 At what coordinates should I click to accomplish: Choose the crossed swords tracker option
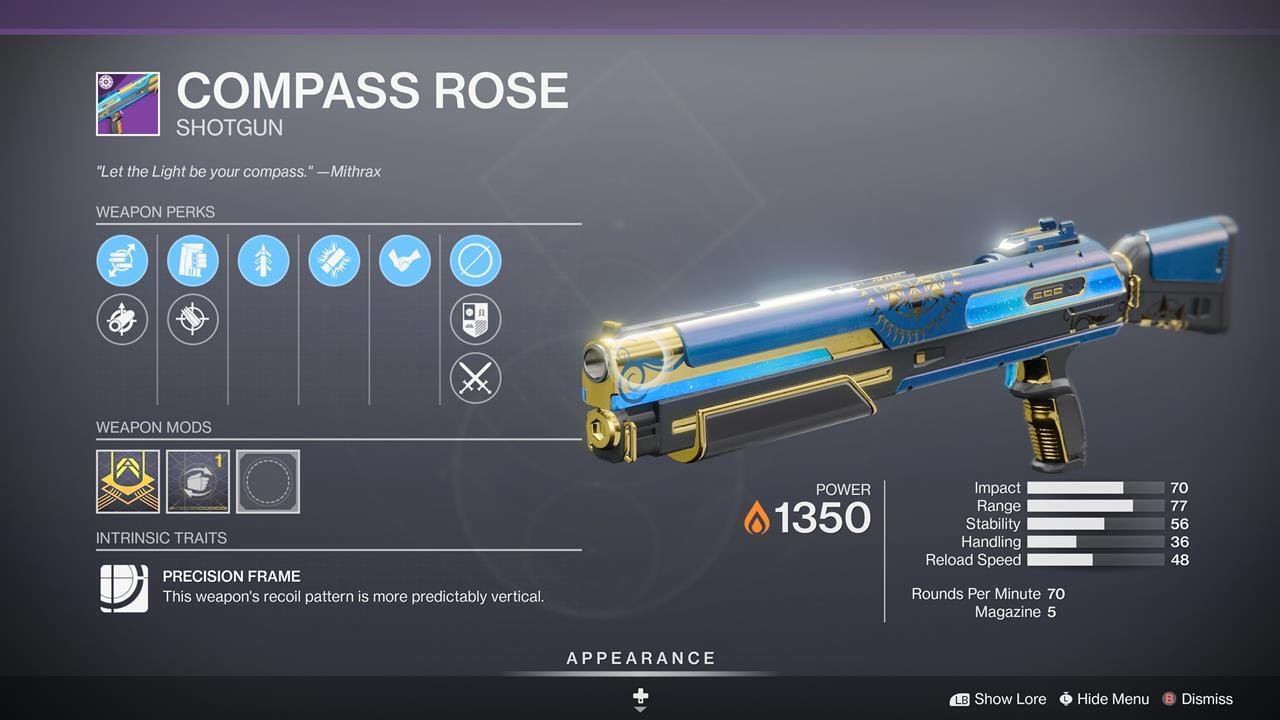point(475,379)
